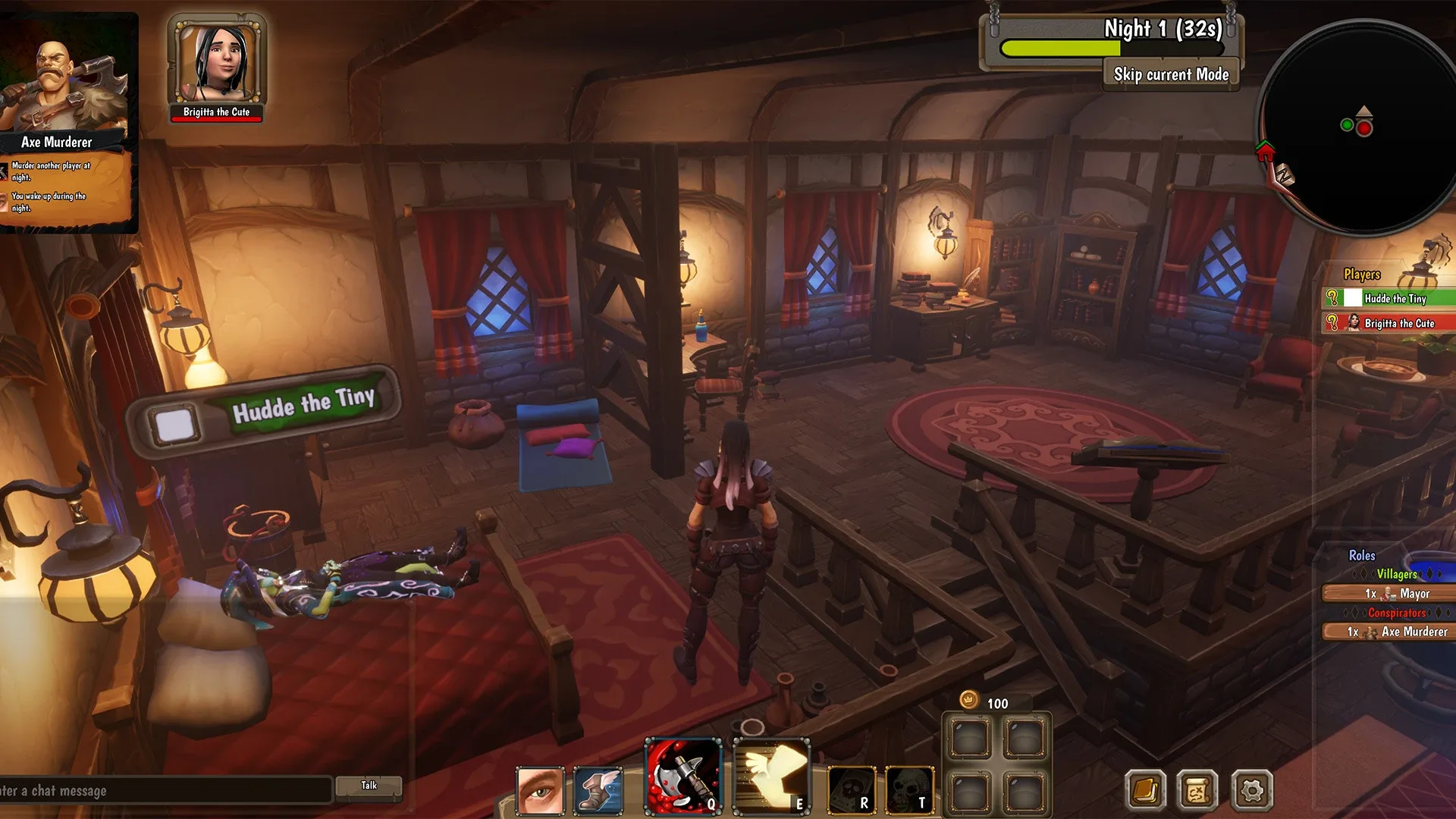1456x819 pixels.
Task: Select Hudde the Tiny in Players list
Action: click(x=1395, y=299)
